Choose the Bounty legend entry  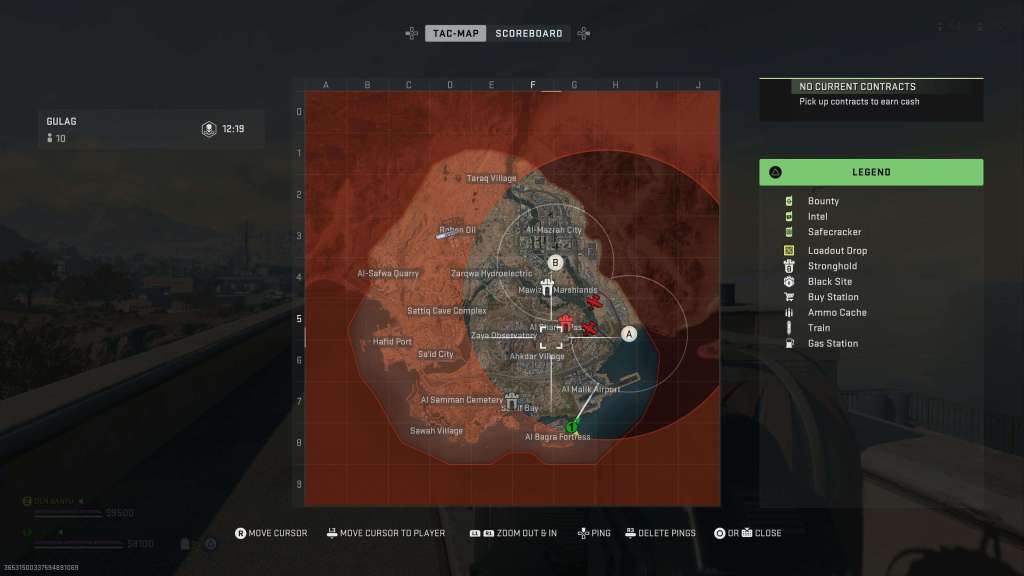tap(823, 201)
